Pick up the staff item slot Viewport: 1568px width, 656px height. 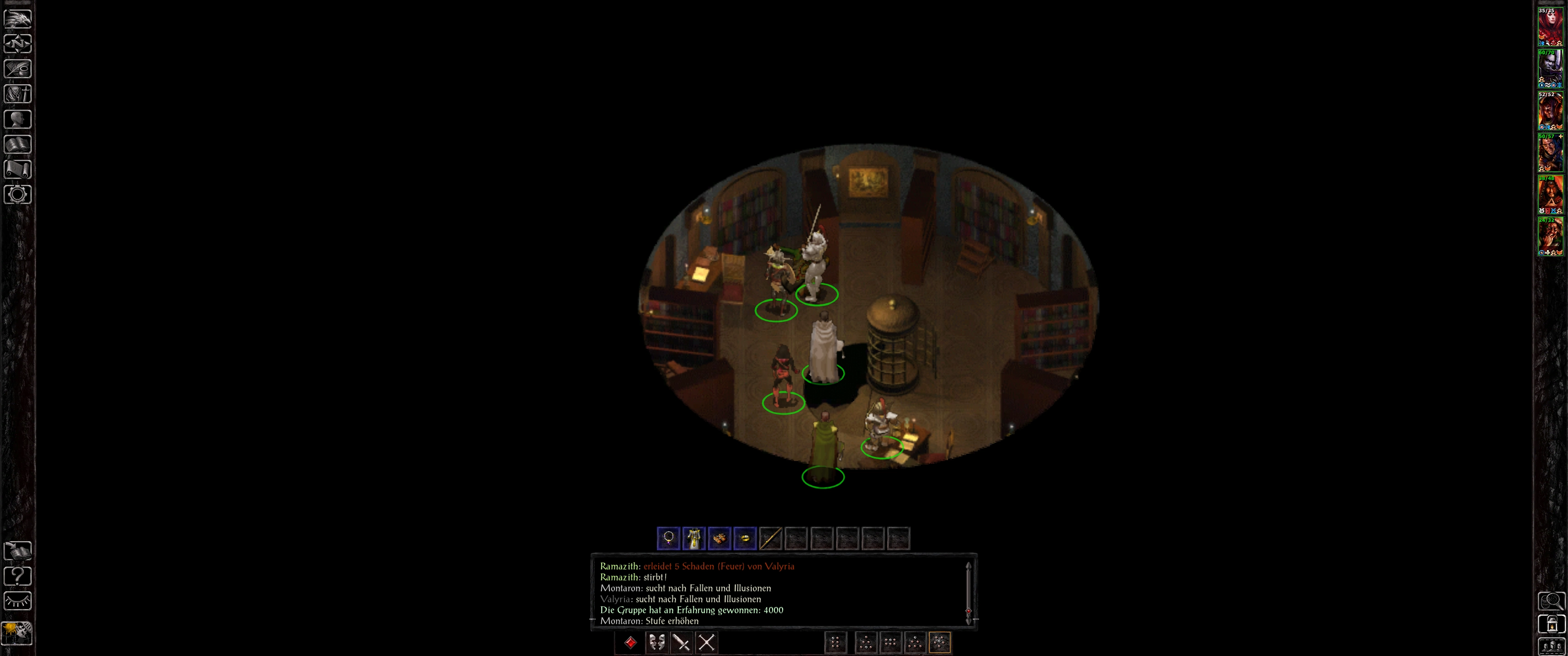tap(771, 538)
